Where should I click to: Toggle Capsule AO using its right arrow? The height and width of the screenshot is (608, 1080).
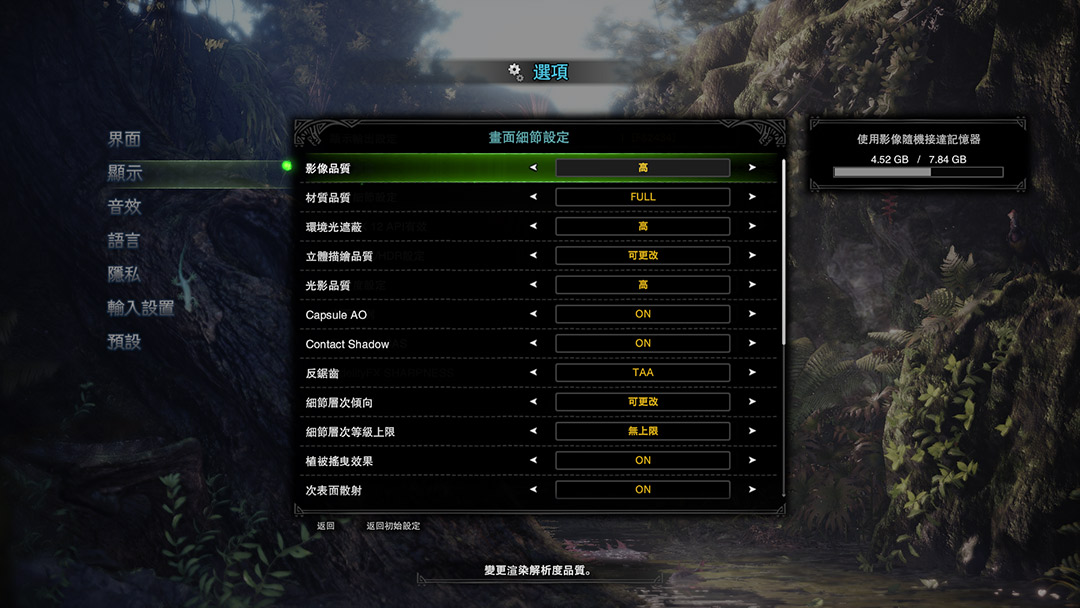752,314
